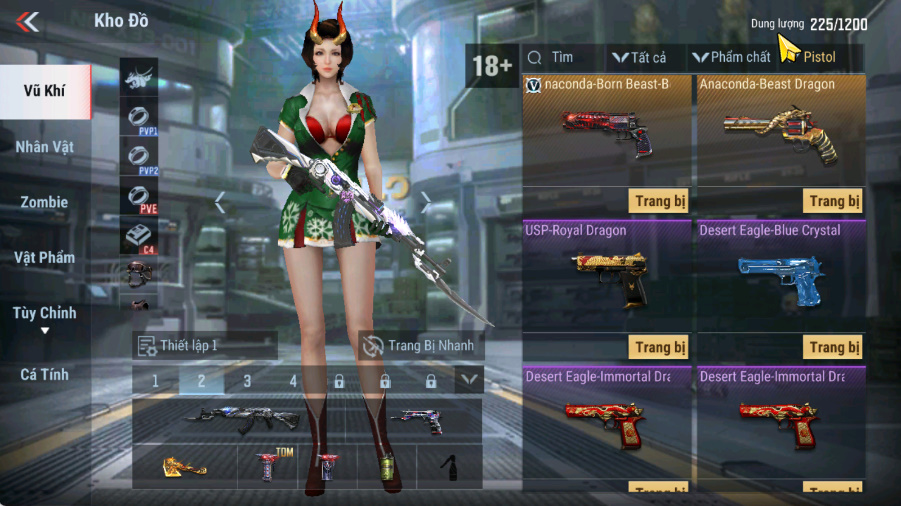The width and height of the screenshot is (901, 506).
Task: Activate Trang Bị Nhanh quick equip
Action: [421, 346]
